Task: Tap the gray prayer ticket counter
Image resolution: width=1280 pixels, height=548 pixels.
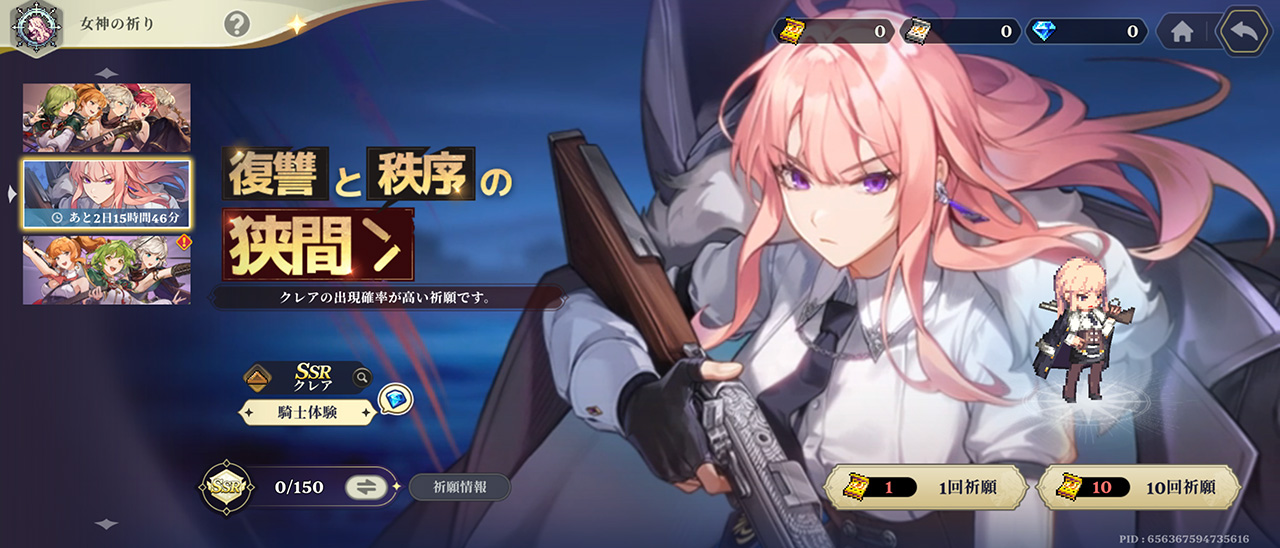Action: point(960,32)
